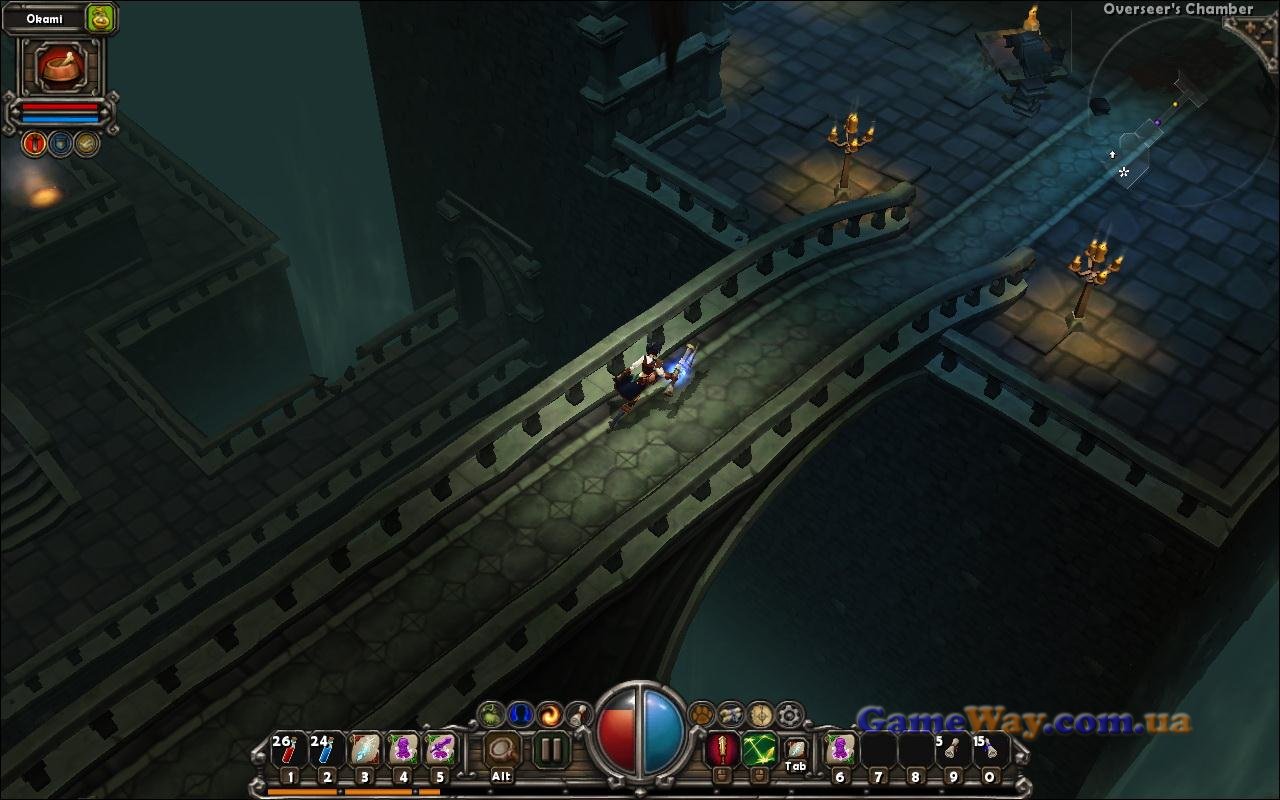Open the character panel with blue silhouette icon

click(x=519, y=714)
